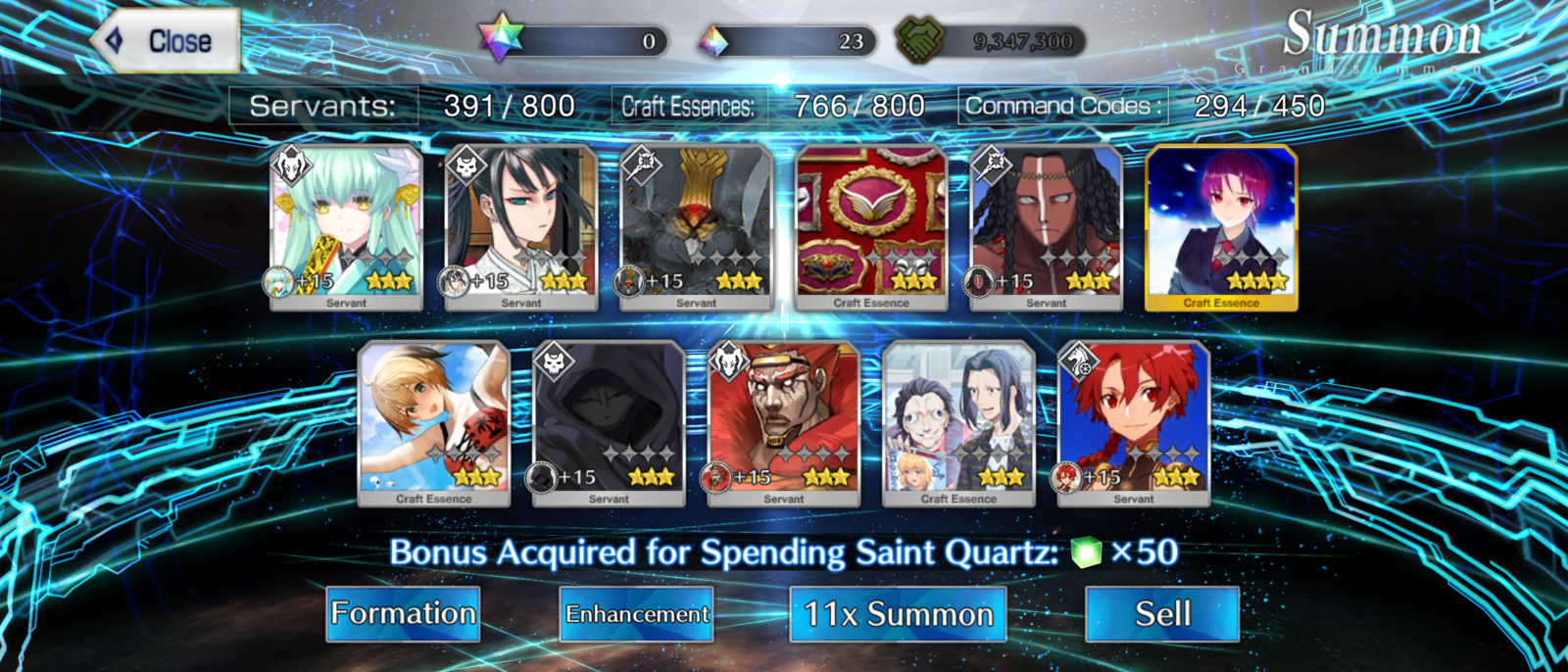The image size is (1568, 672).
Task: Choose the group portrait Craft Essence card
Action: tap(958, 423)
